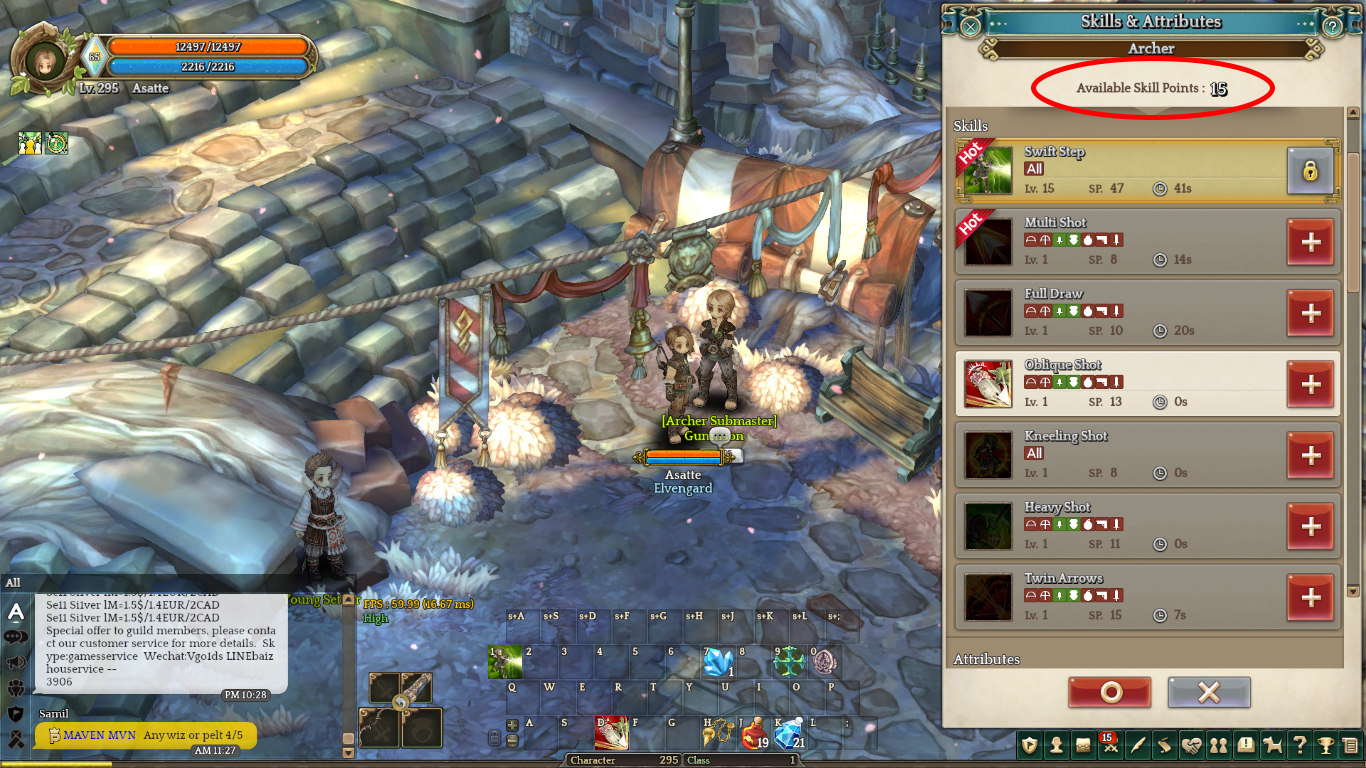
Task: Toggle the party chat filter icon
Action: [x=15, y=687]
